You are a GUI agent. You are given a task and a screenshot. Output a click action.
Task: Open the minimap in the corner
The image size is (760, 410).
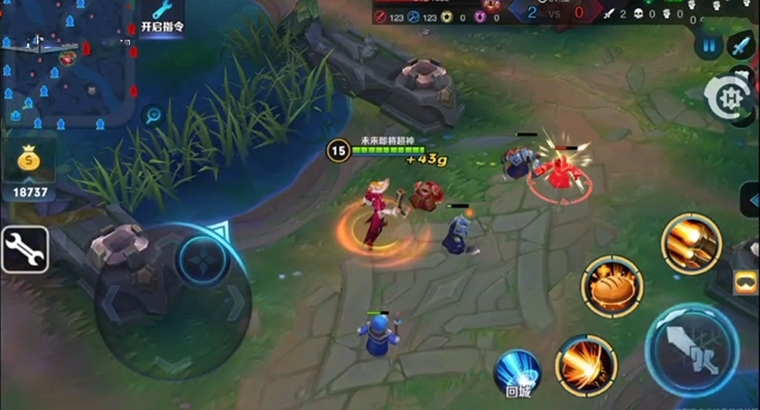pos(67,65)
